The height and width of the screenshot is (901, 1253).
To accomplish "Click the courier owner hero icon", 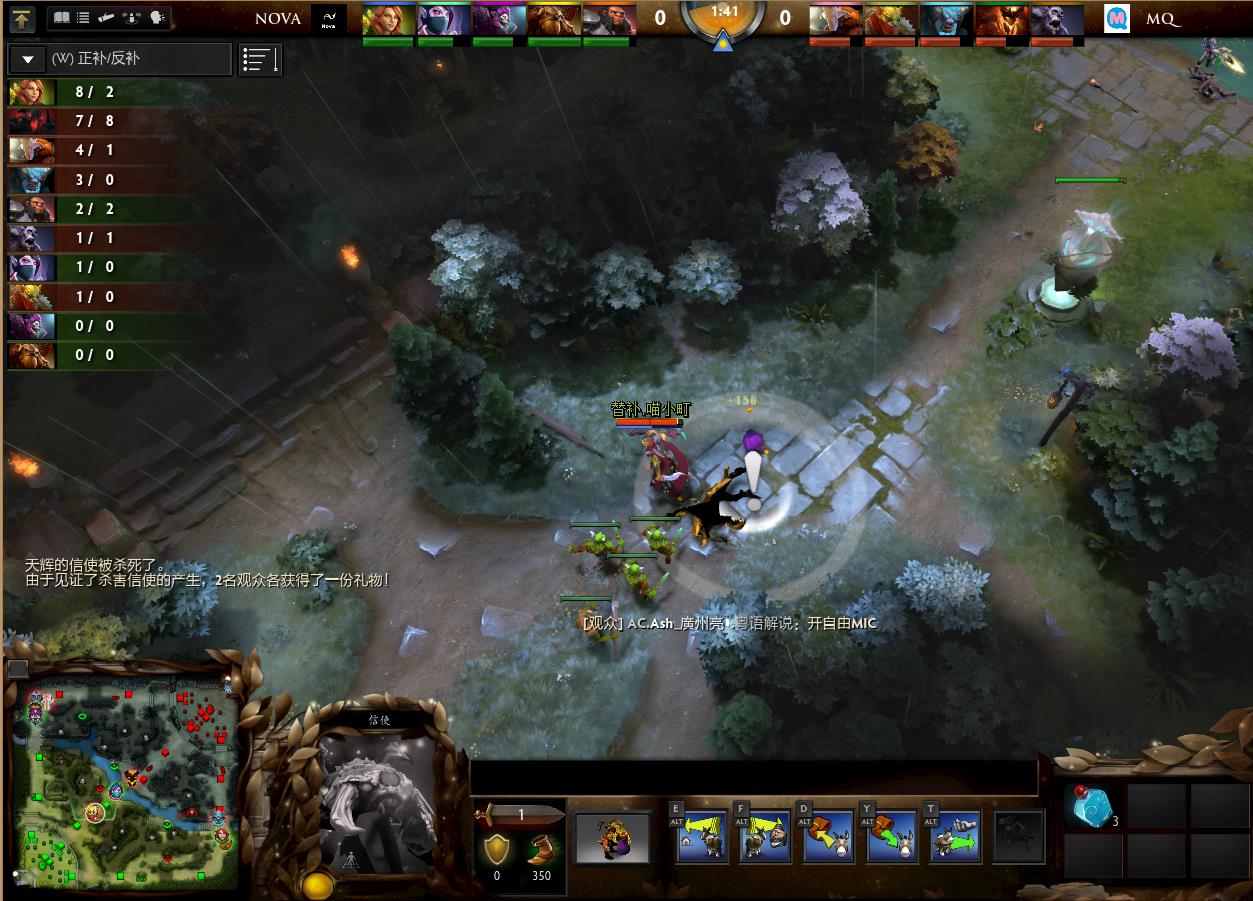I will 612,838.
